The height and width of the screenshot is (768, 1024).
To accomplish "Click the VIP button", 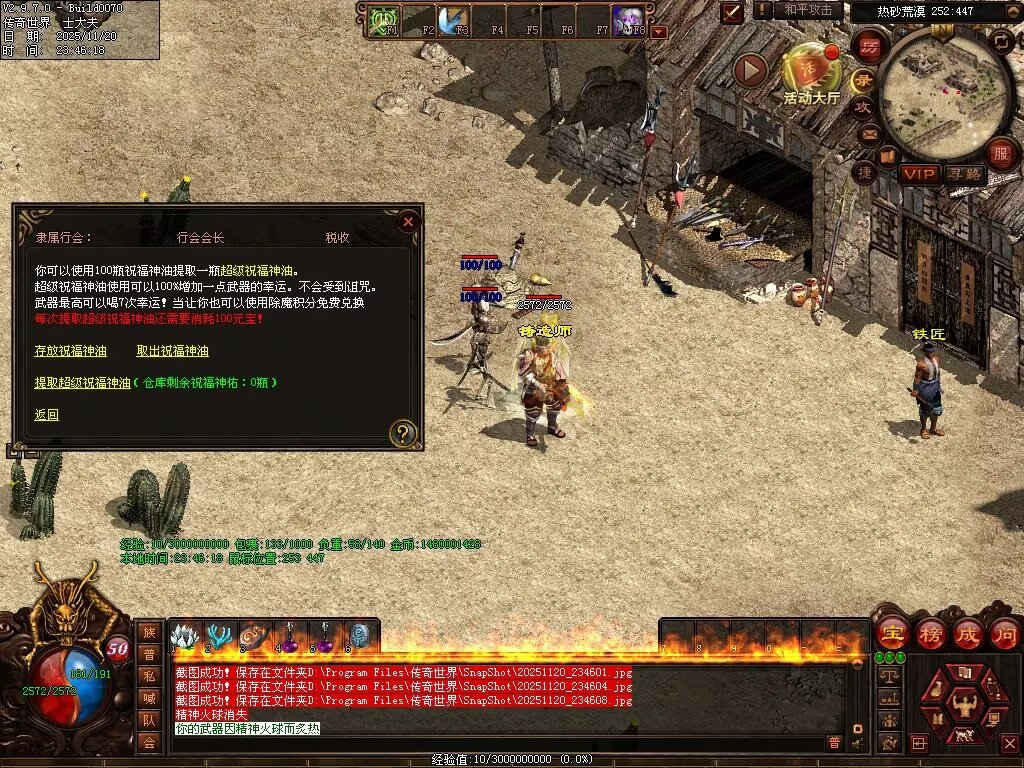I will 918,174.
